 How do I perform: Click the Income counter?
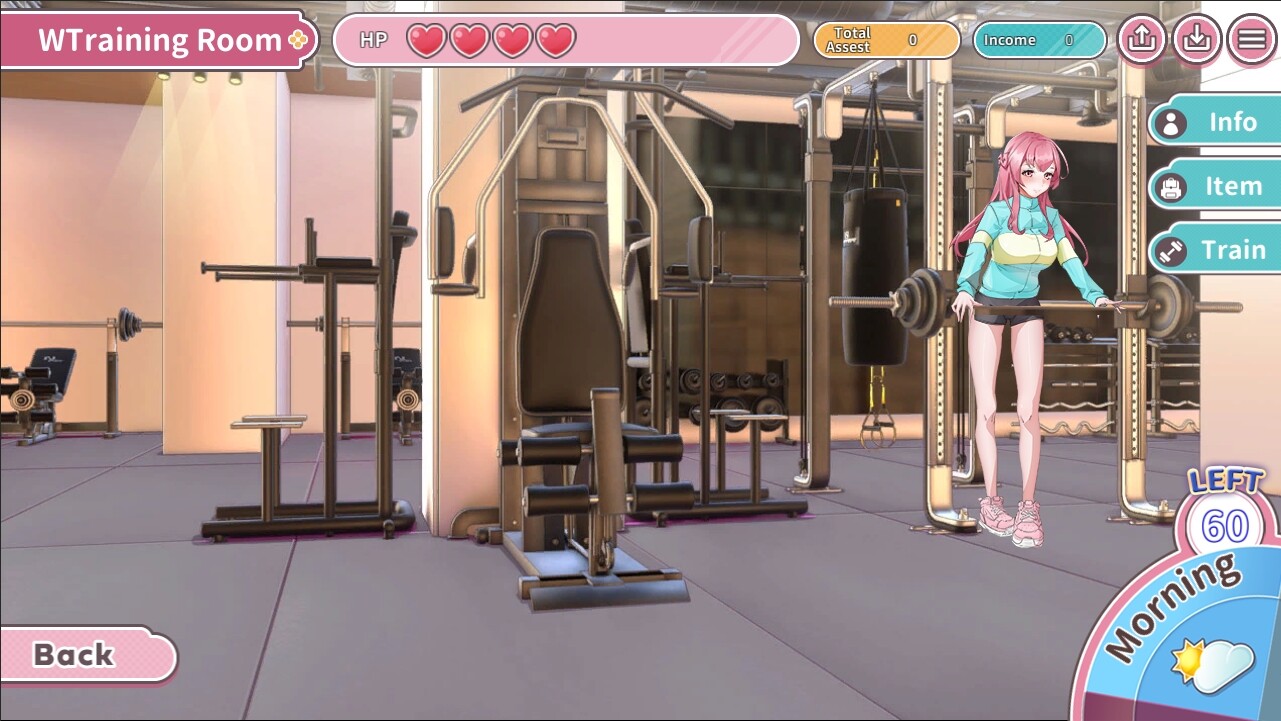pyautogui.click(x=1038, y=40)
